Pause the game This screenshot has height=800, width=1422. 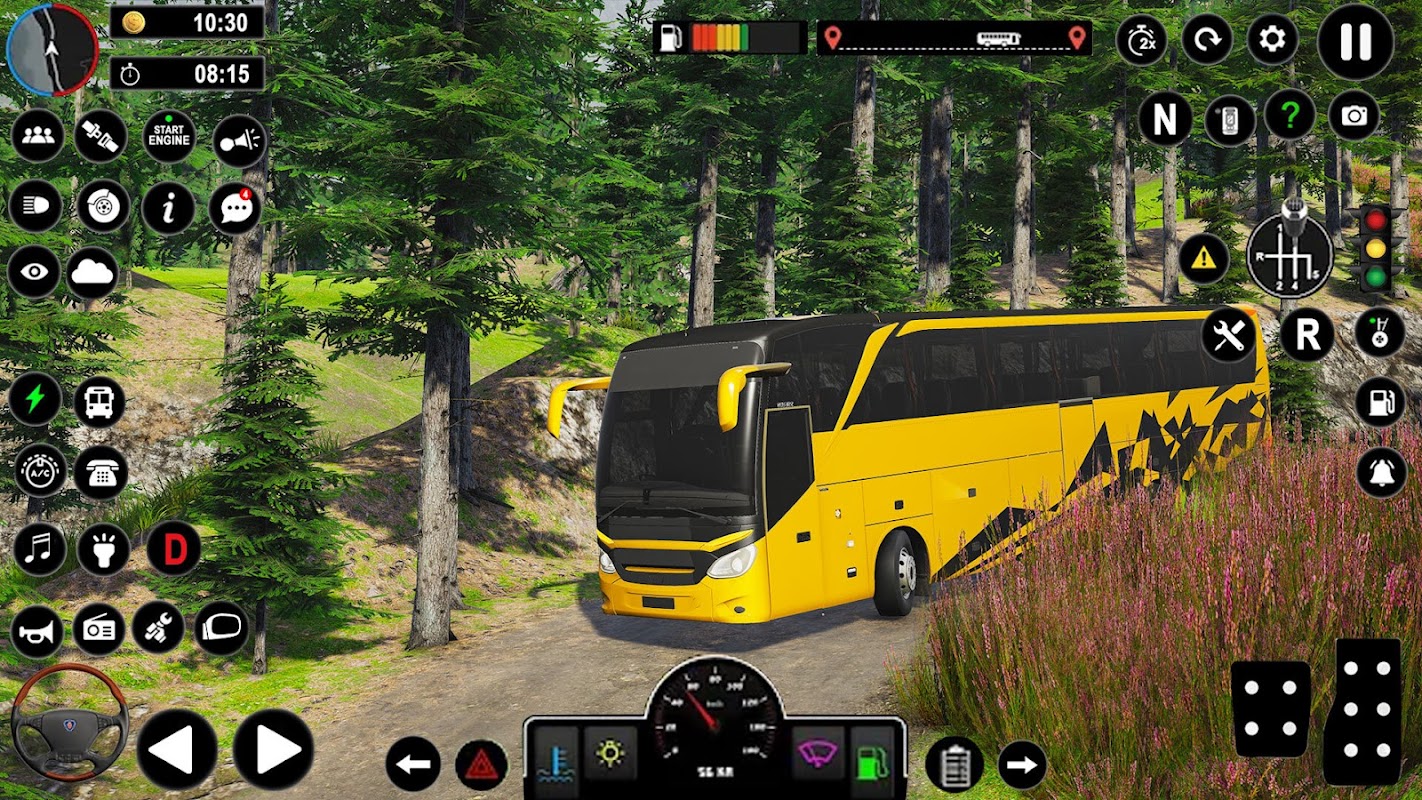1355,41
